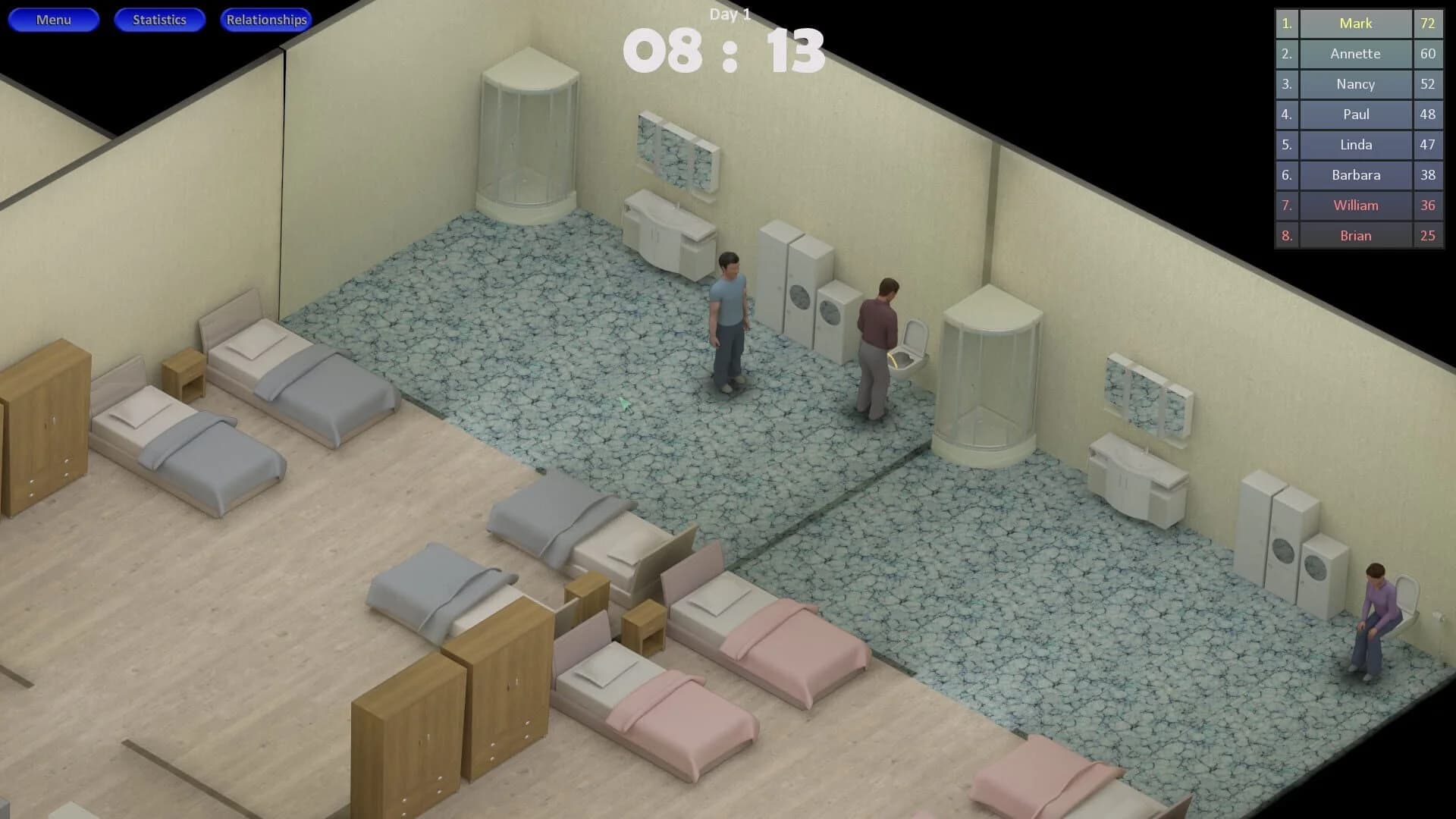Select Nancy in the leaderboard

click(x=1354, y=84)
